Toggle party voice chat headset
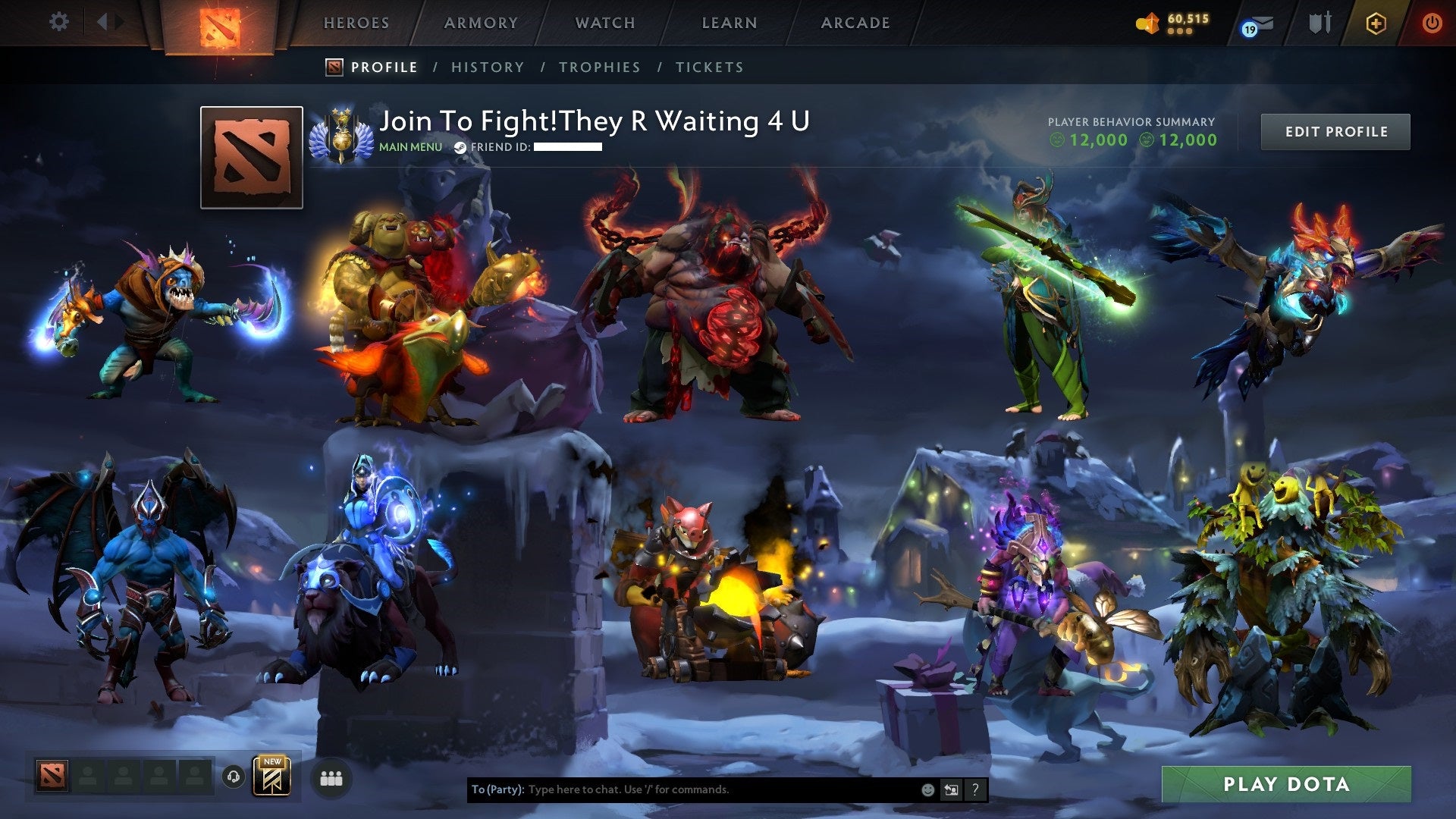Viewport: 1456px width, 819px height. coord(232,777)
